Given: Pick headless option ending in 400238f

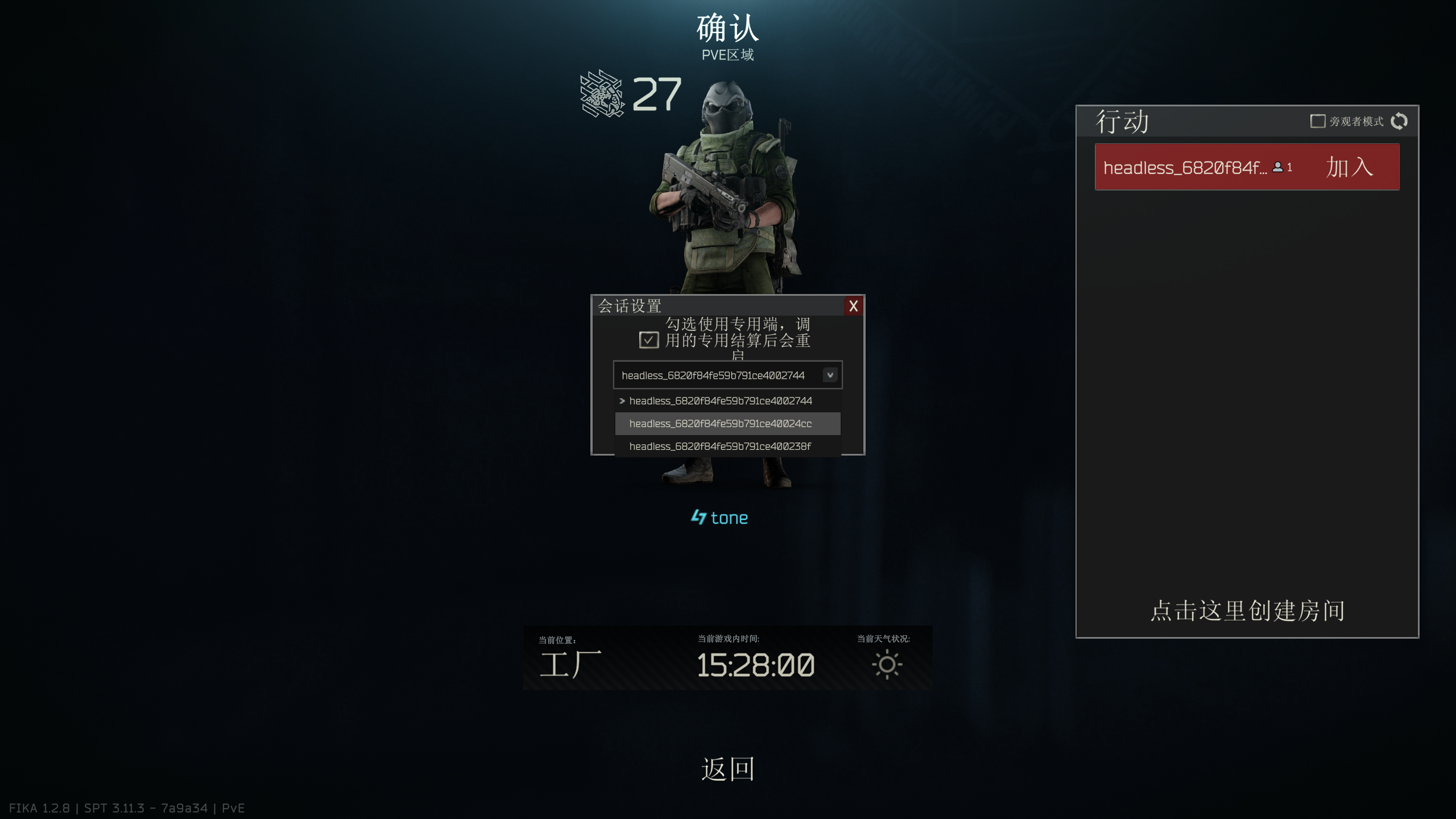Looking at the screenshot, I should [x=720, y=446].
